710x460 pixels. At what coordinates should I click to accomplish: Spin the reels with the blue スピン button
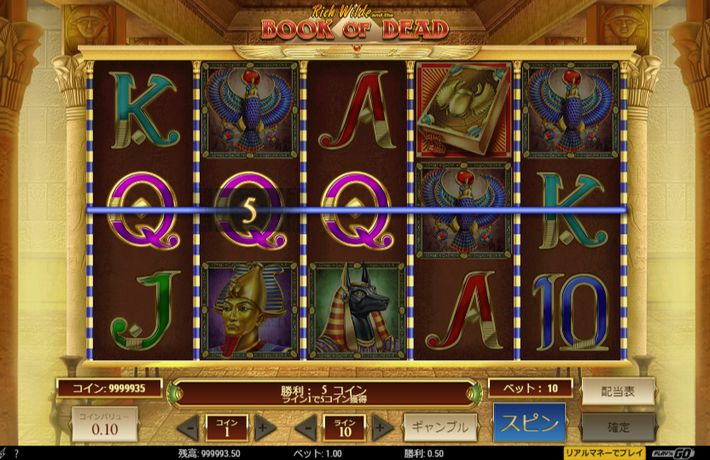pos(529,422)
